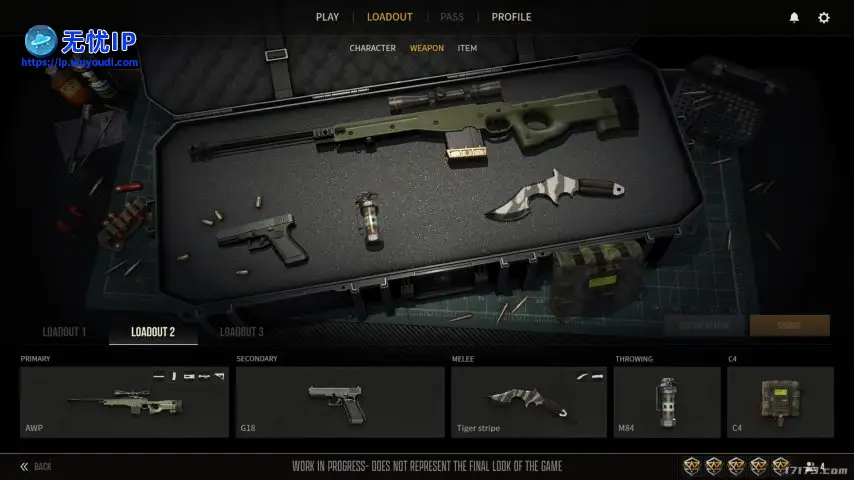
Task: Choose the Loadout 1 tab
Action: (x=64, y=332)
